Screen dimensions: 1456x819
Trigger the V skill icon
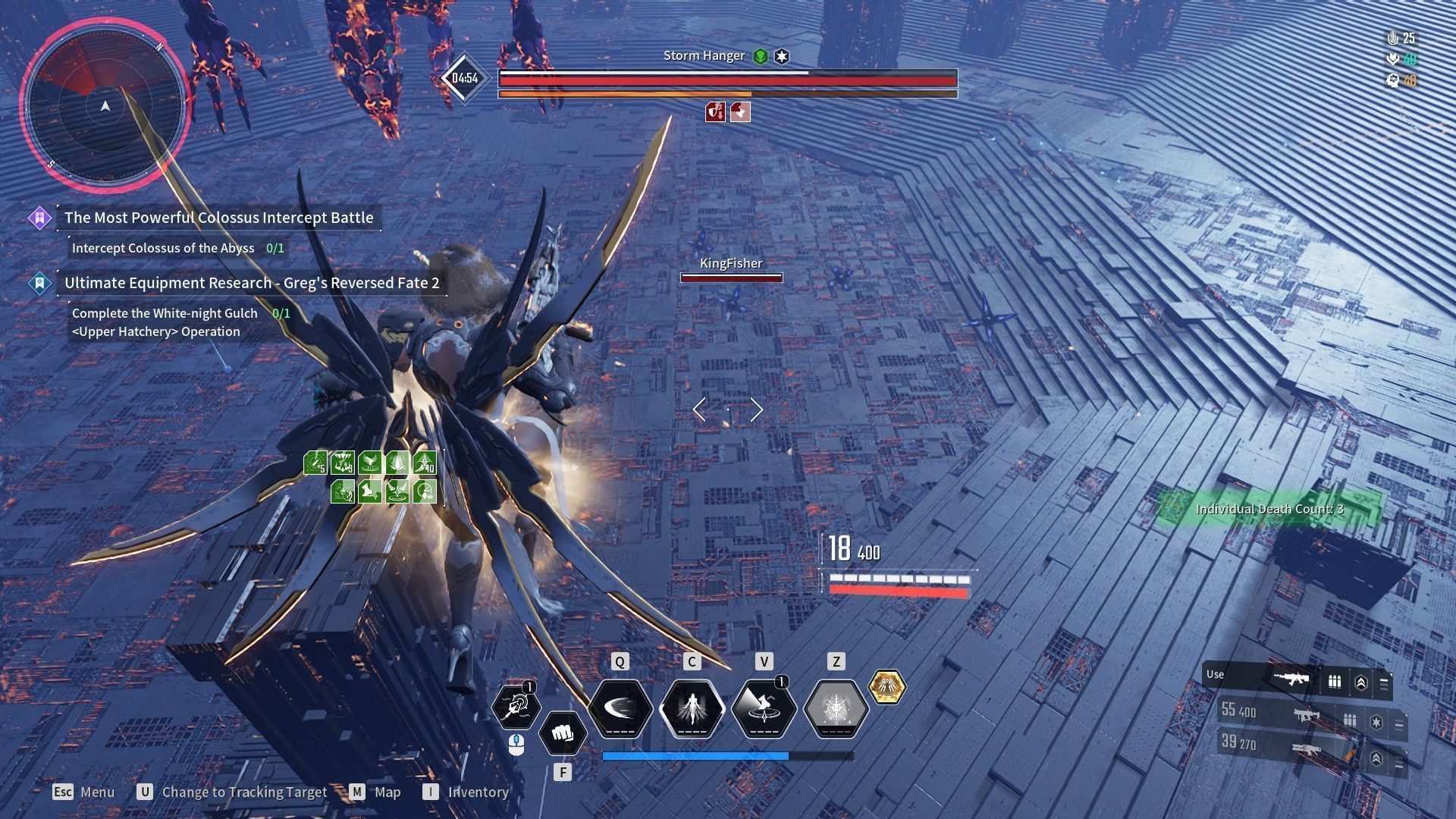[764, 709]
